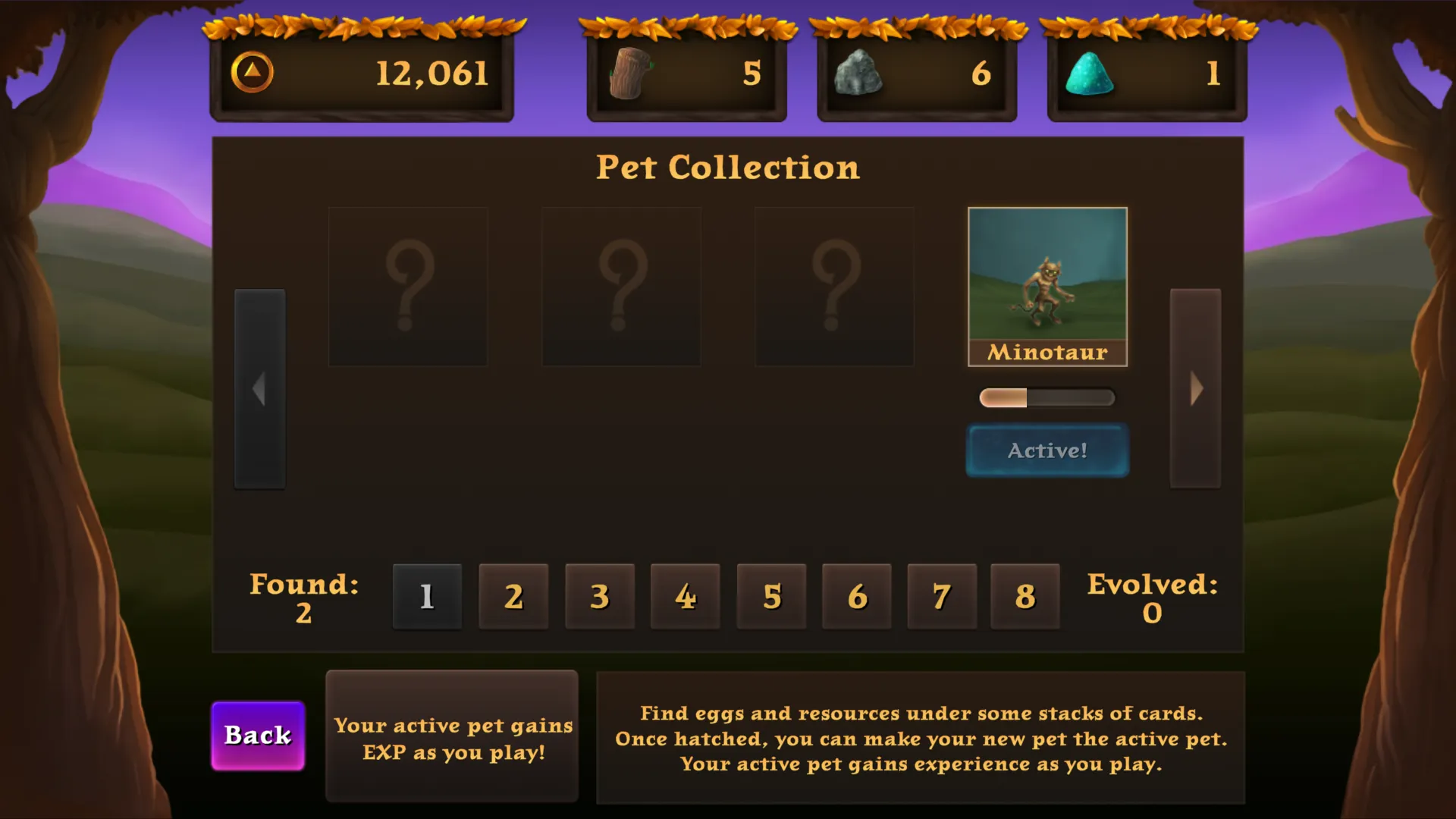
Task: Click the second question mark pet slot
Action: (621, 284)
